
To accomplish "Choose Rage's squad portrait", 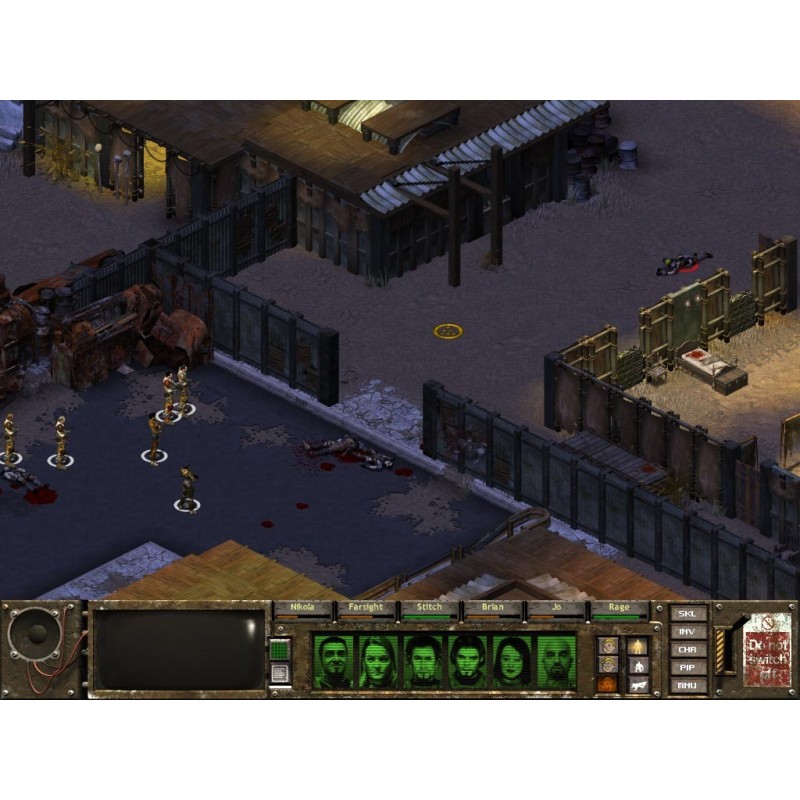I will [x=557, y=661].
